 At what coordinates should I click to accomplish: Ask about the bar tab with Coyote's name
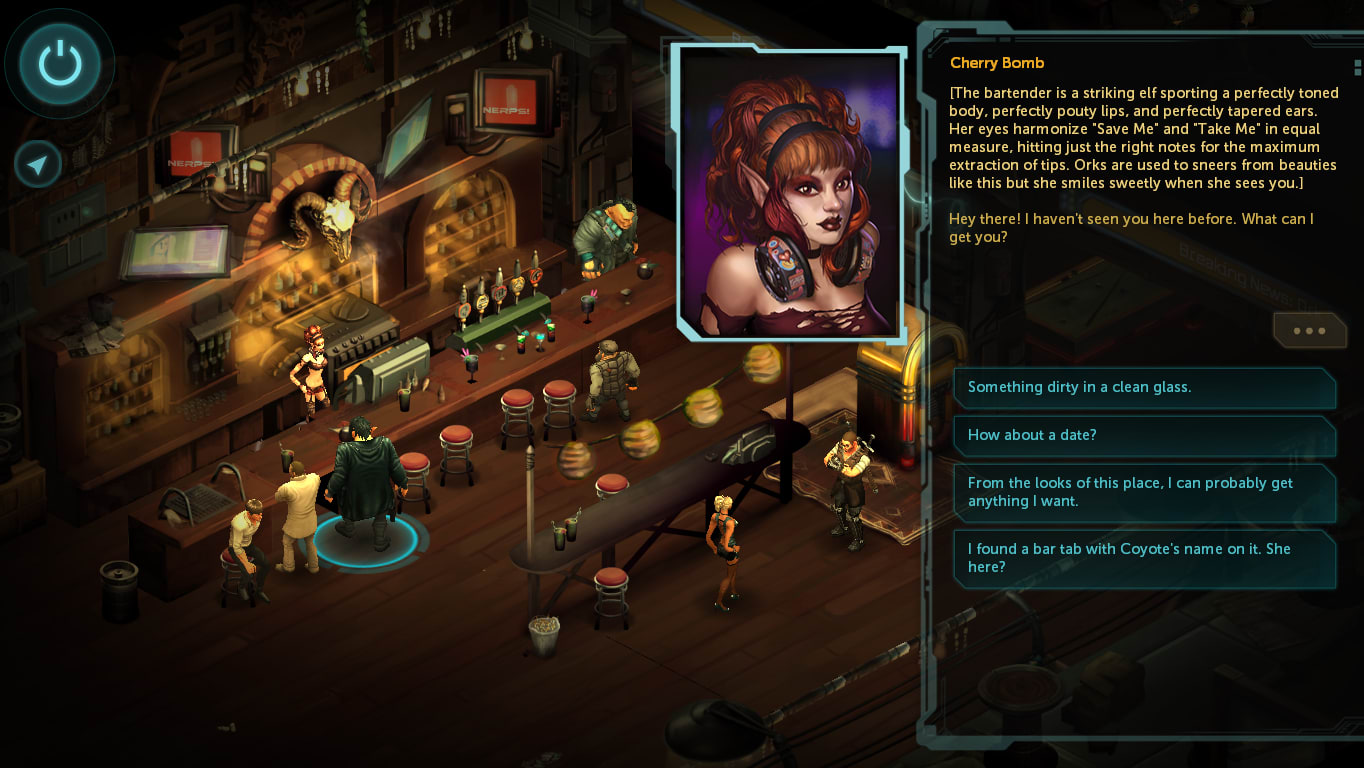pyautogui.click(x=1144, y=558)
